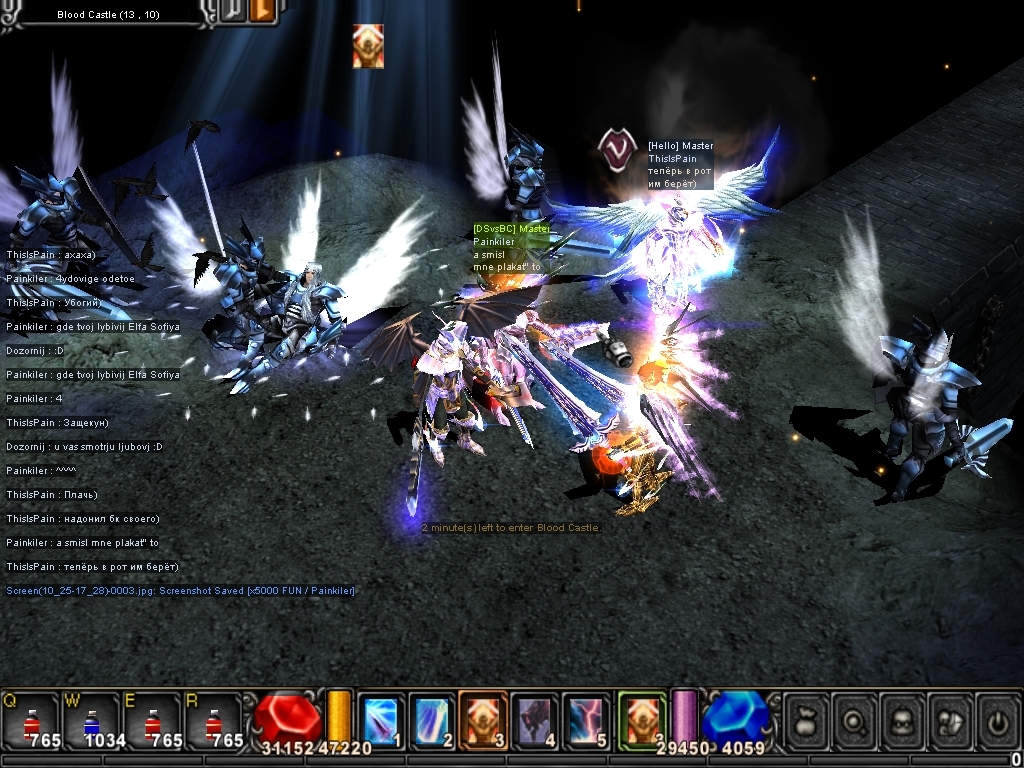The width and height of the screenshot is (1024, 768).
Task: Select the skill in hotkey slot 2
Action: point(432,719)
